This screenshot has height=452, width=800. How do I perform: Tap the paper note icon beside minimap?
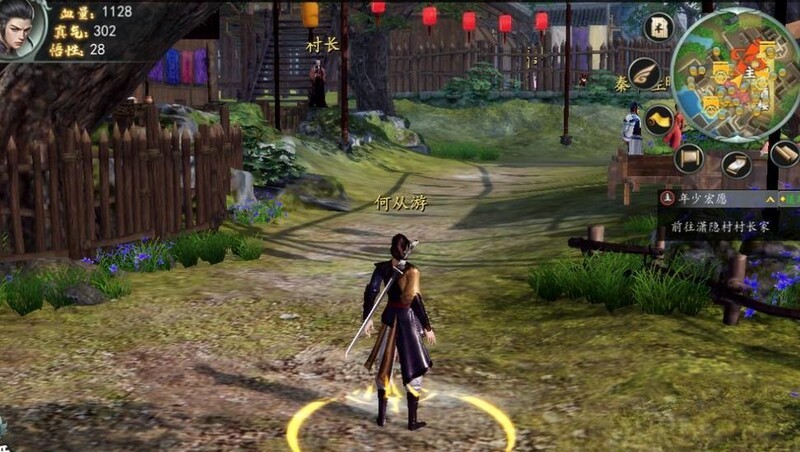click(x=657, y=27)
